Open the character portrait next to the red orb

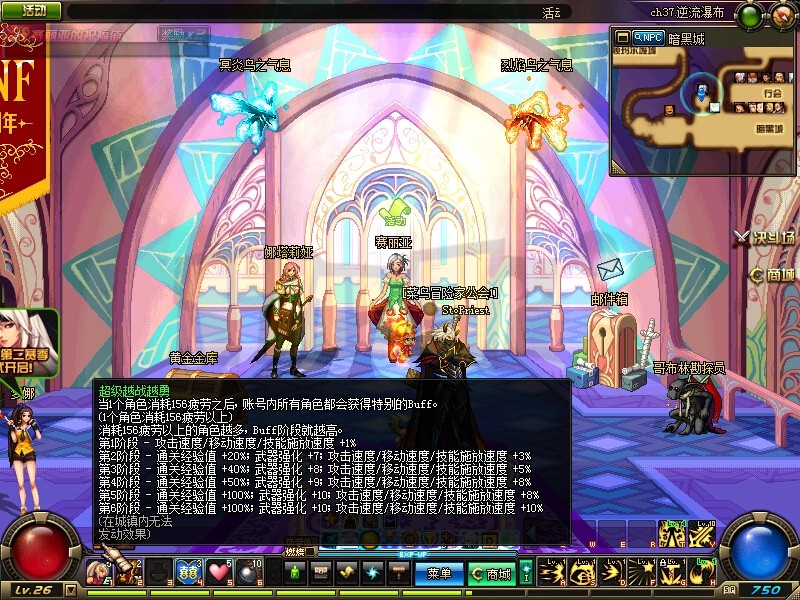(x=99, y=573)
